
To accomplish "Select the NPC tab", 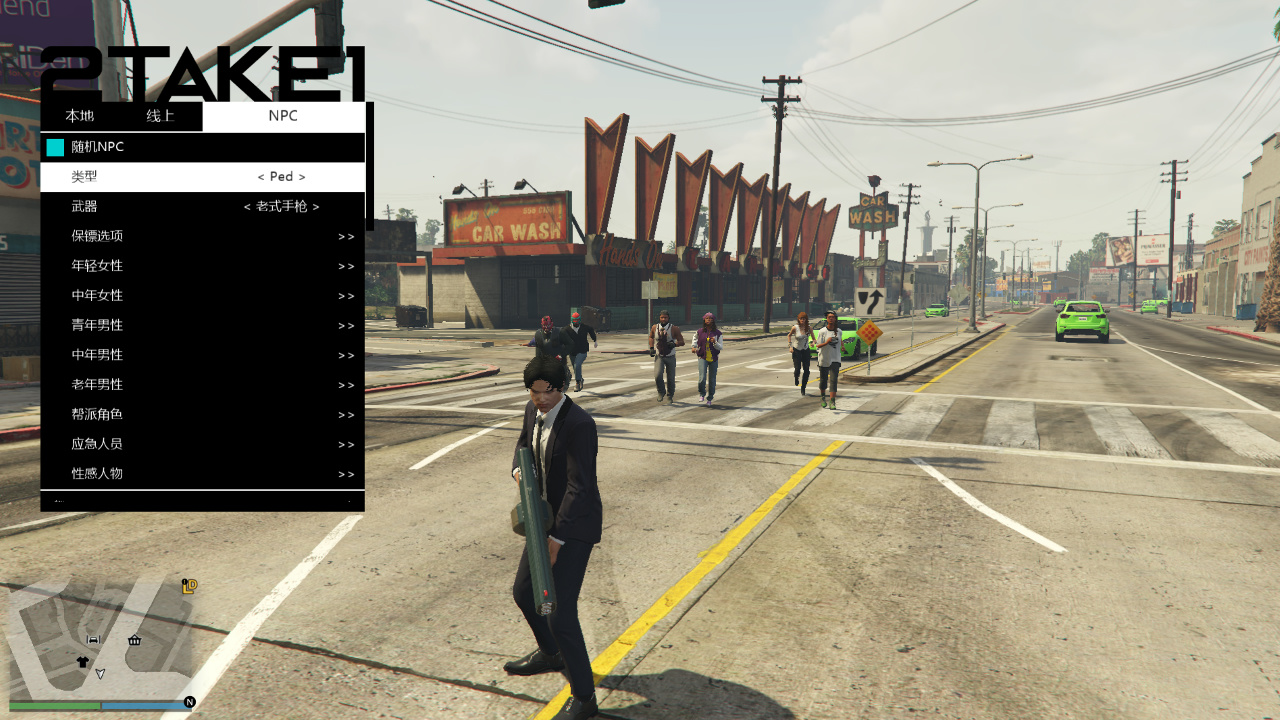I will click(283, 116).
